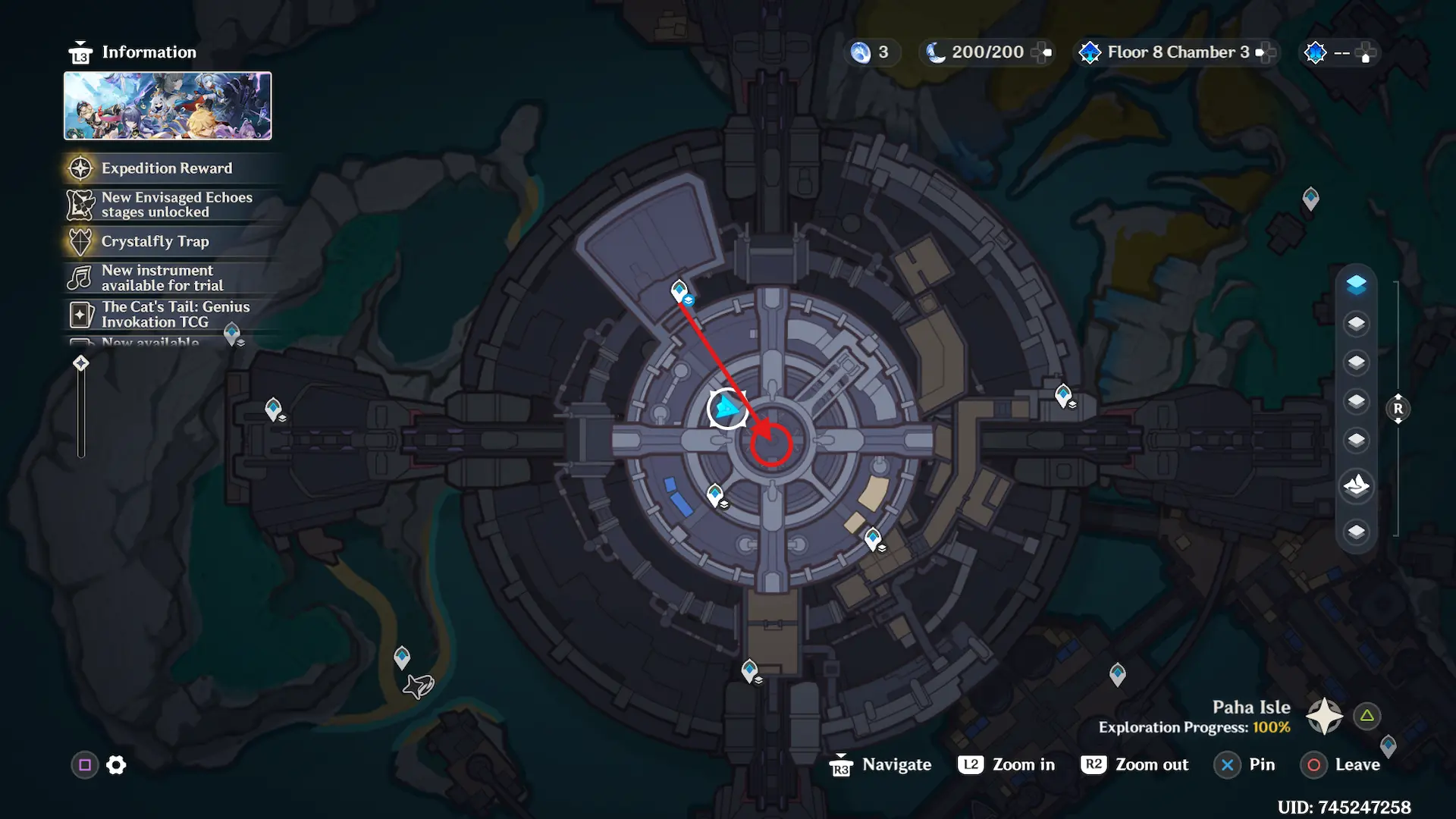Open map settings with the gear icon
The width and height of the screenshot is (1456, 819).
click(x=116, y=765)
